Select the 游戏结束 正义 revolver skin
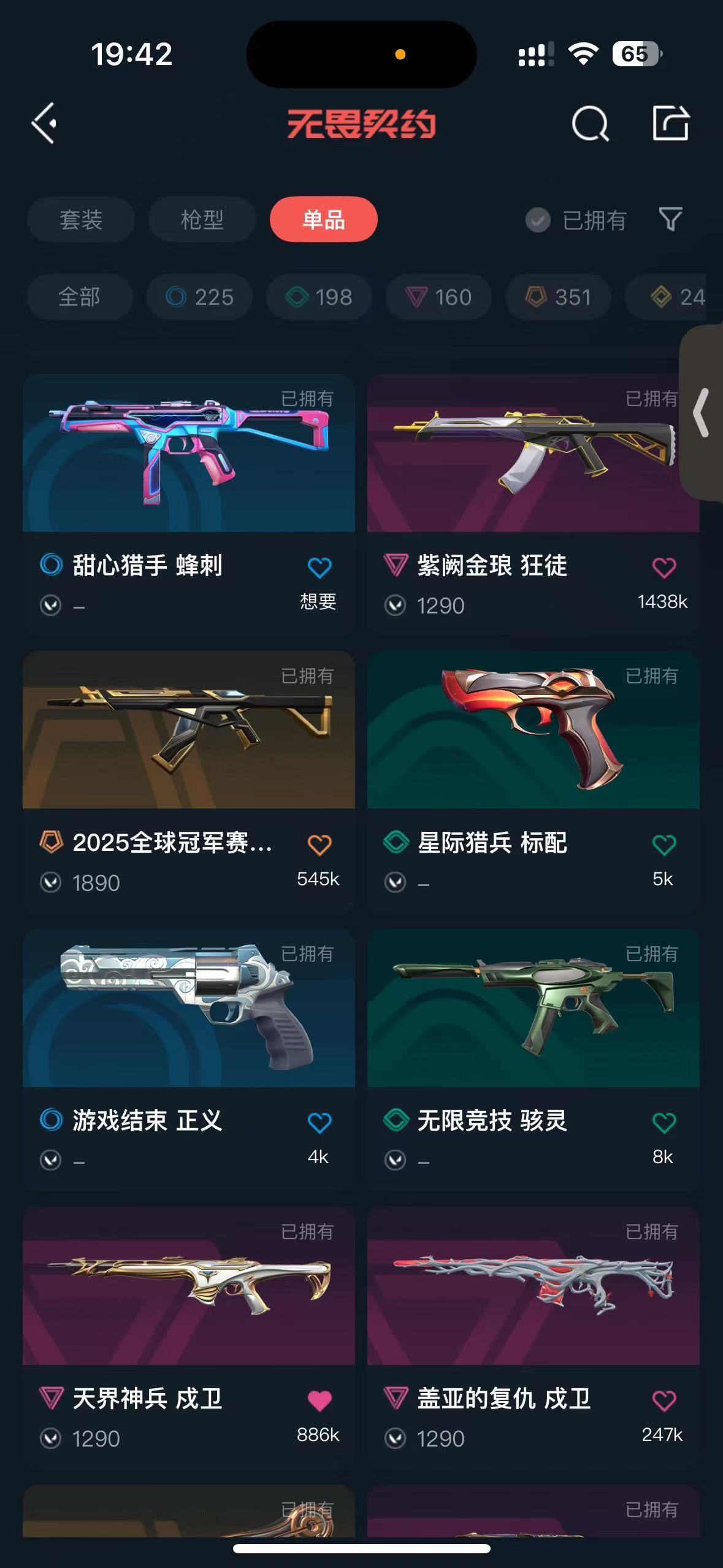The width and height of the screenshot is (723, 1568). point(188,1008)
